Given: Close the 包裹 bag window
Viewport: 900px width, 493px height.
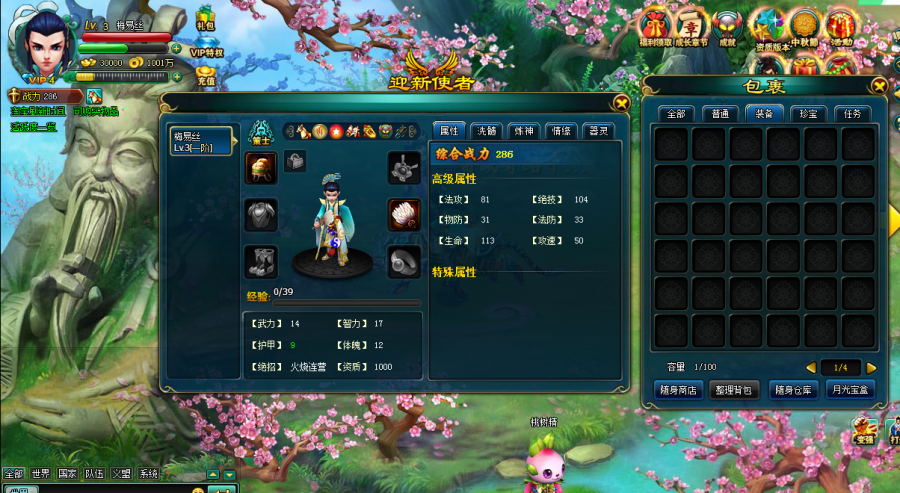Looking at the screenshot, I should click(879, 86).
